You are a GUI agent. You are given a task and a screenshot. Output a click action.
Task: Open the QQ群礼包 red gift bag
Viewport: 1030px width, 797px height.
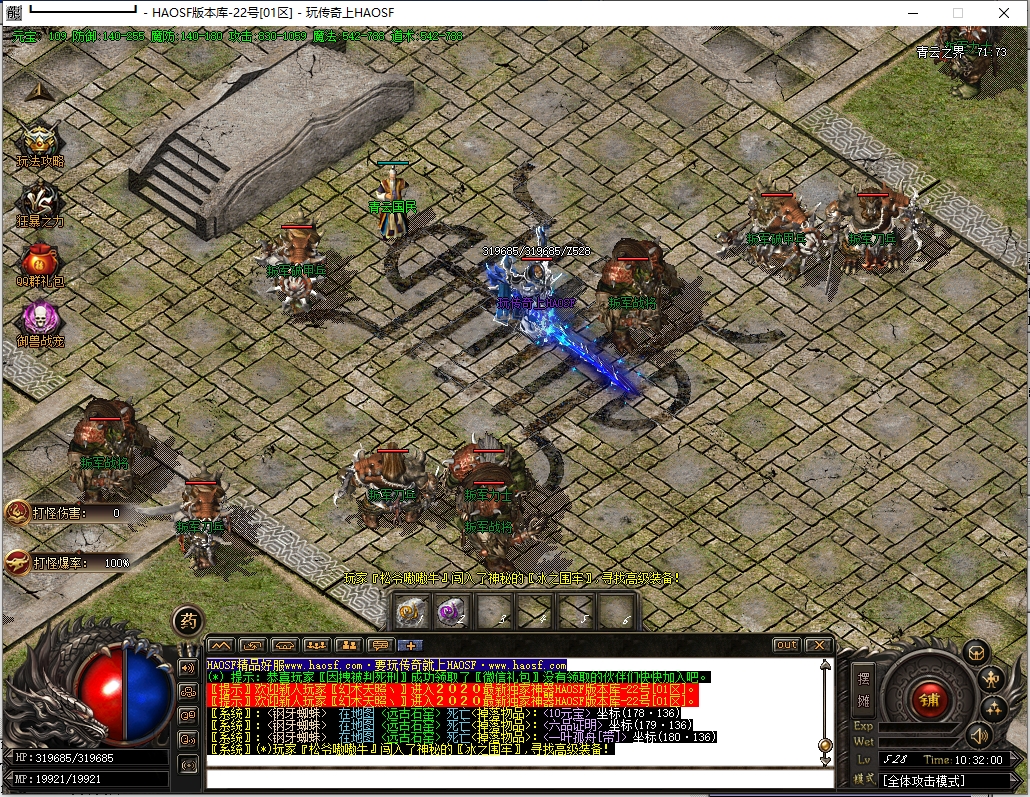click(39, 261)
